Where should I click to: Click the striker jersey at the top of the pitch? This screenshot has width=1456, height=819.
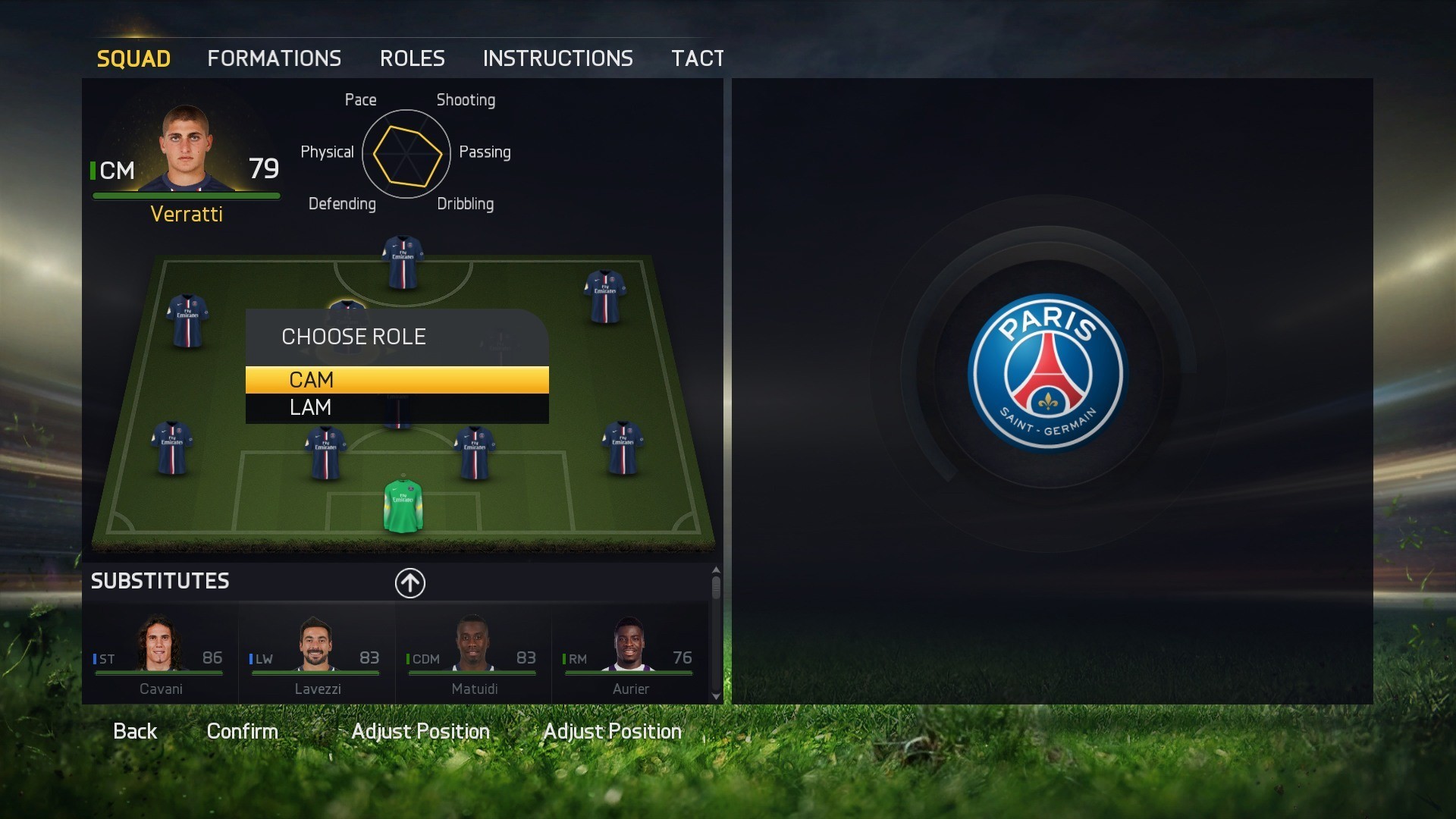(402, 262)
